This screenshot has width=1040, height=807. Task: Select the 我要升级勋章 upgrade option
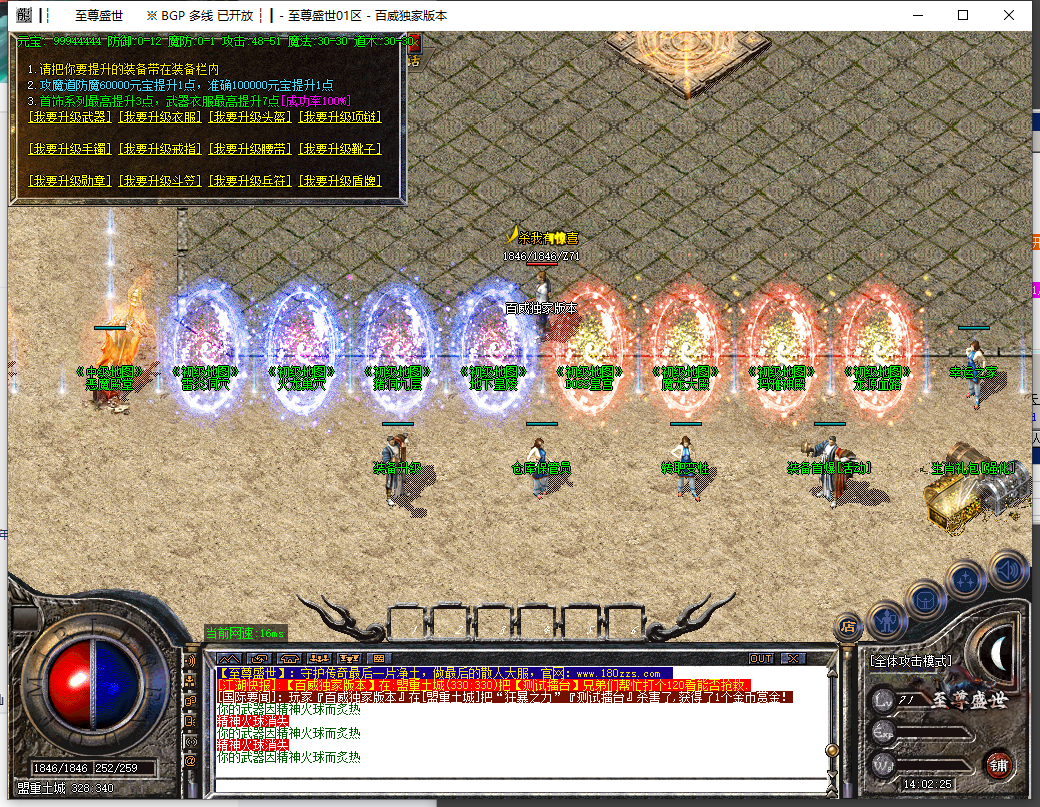tap(71, 181)
